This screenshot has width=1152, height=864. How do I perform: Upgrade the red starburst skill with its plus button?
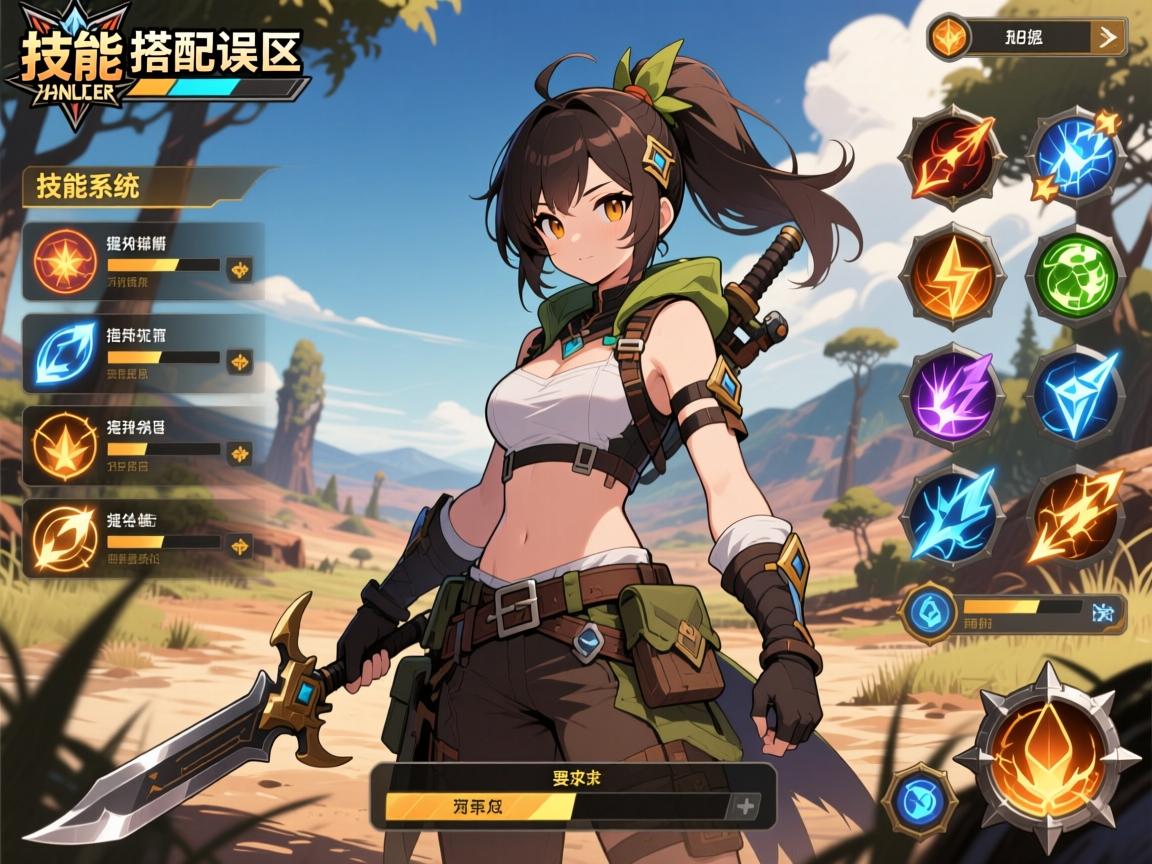click(240, 268)
